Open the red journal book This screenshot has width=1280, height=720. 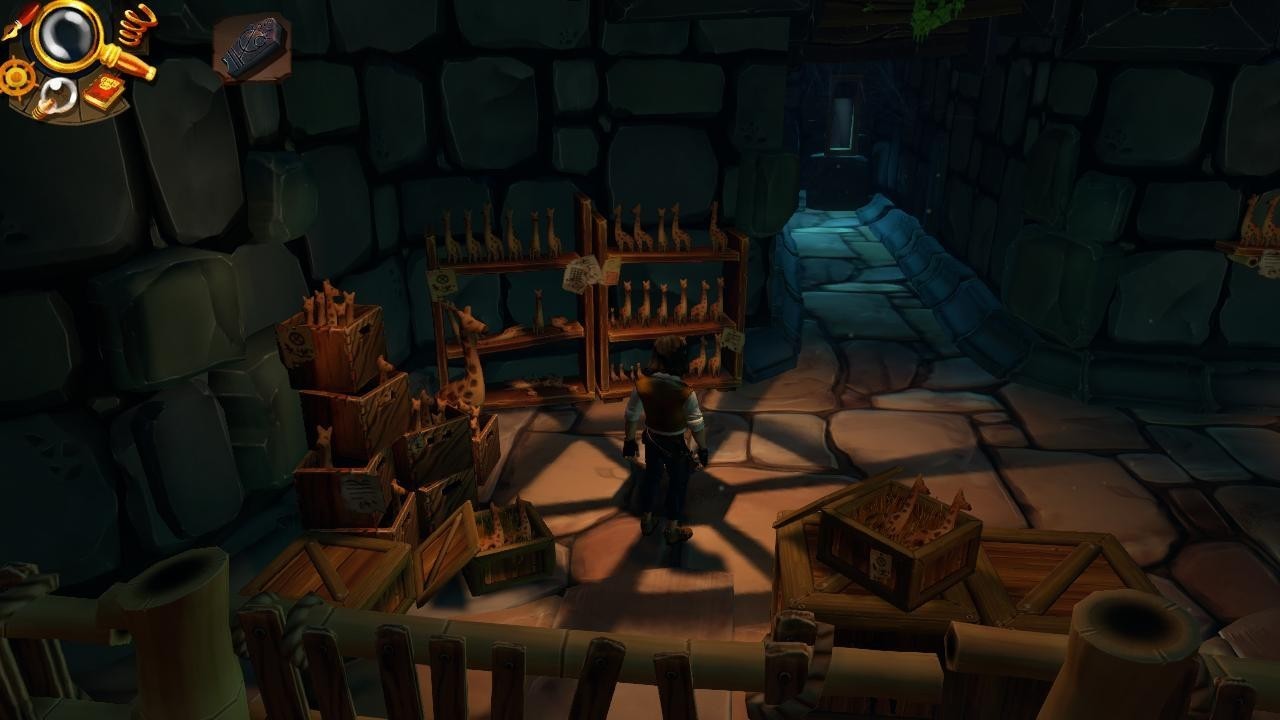pyautogui.click(x=103, y=91)
